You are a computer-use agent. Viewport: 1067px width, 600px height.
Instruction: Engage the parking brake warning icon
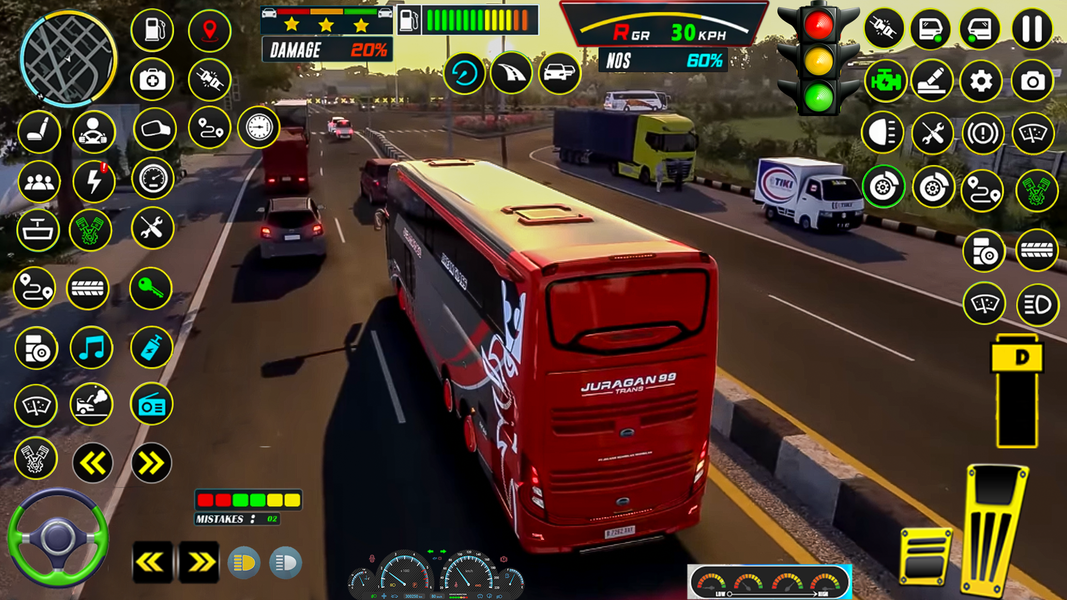982,133
